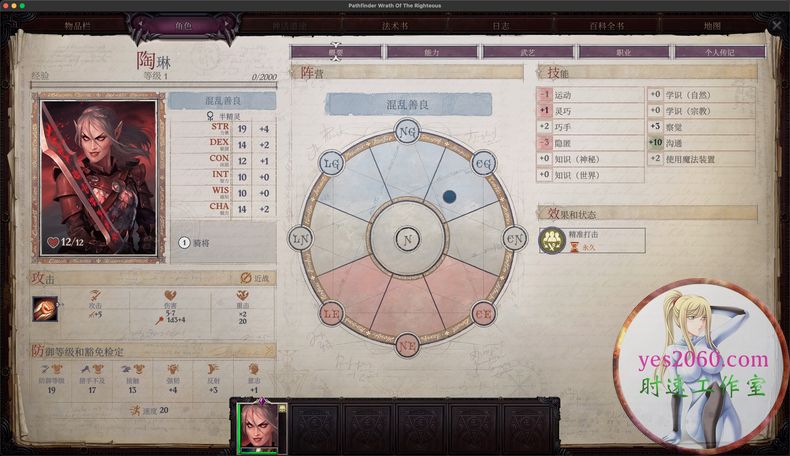790x456 pixels.
Task: Click the 精准打击 effect icon
Action: click(550, 240)
